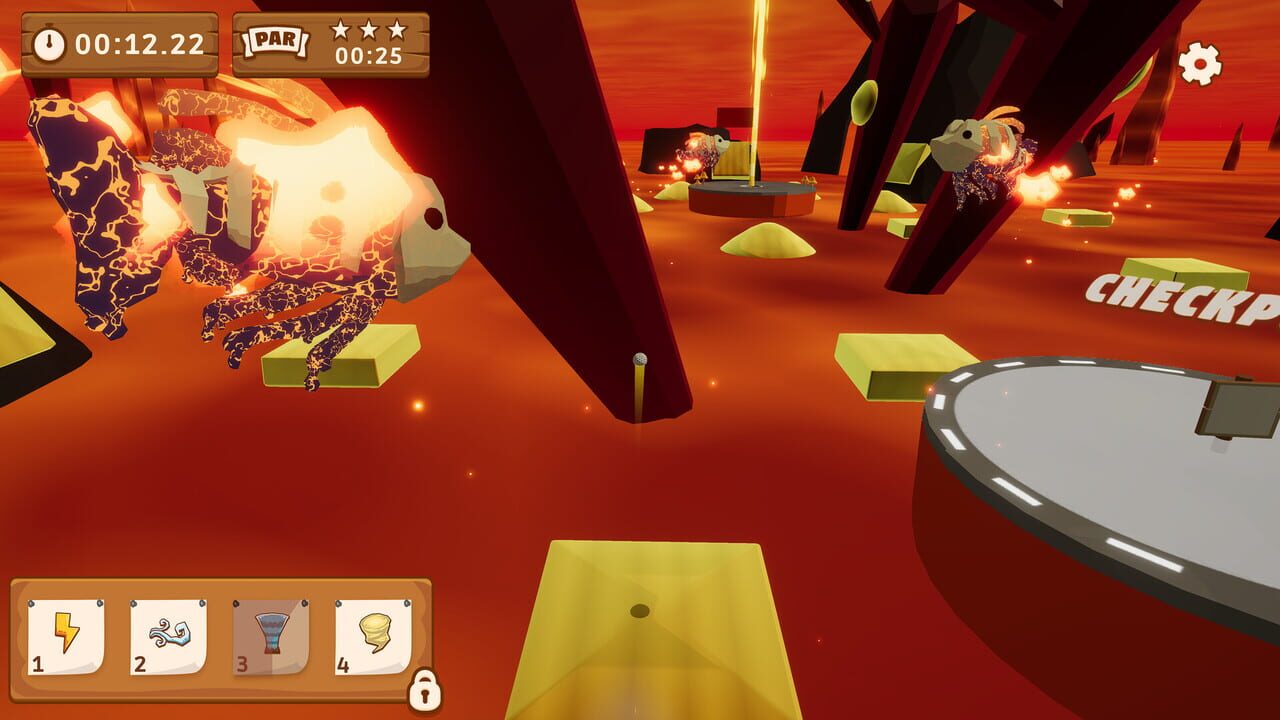Click the first star of the rating
This screenshot has height=720, width=1280.
coord(338,30)
